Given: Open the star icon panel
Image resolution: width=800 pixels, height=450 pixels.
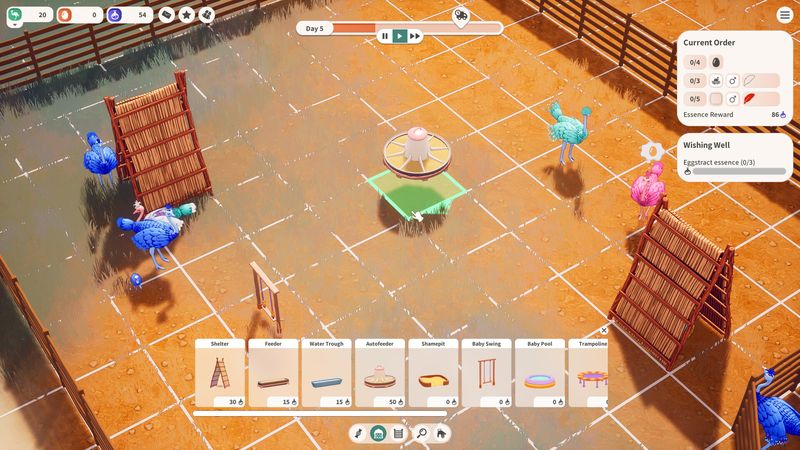Looking at the screenshot, I should click(186, 15).
